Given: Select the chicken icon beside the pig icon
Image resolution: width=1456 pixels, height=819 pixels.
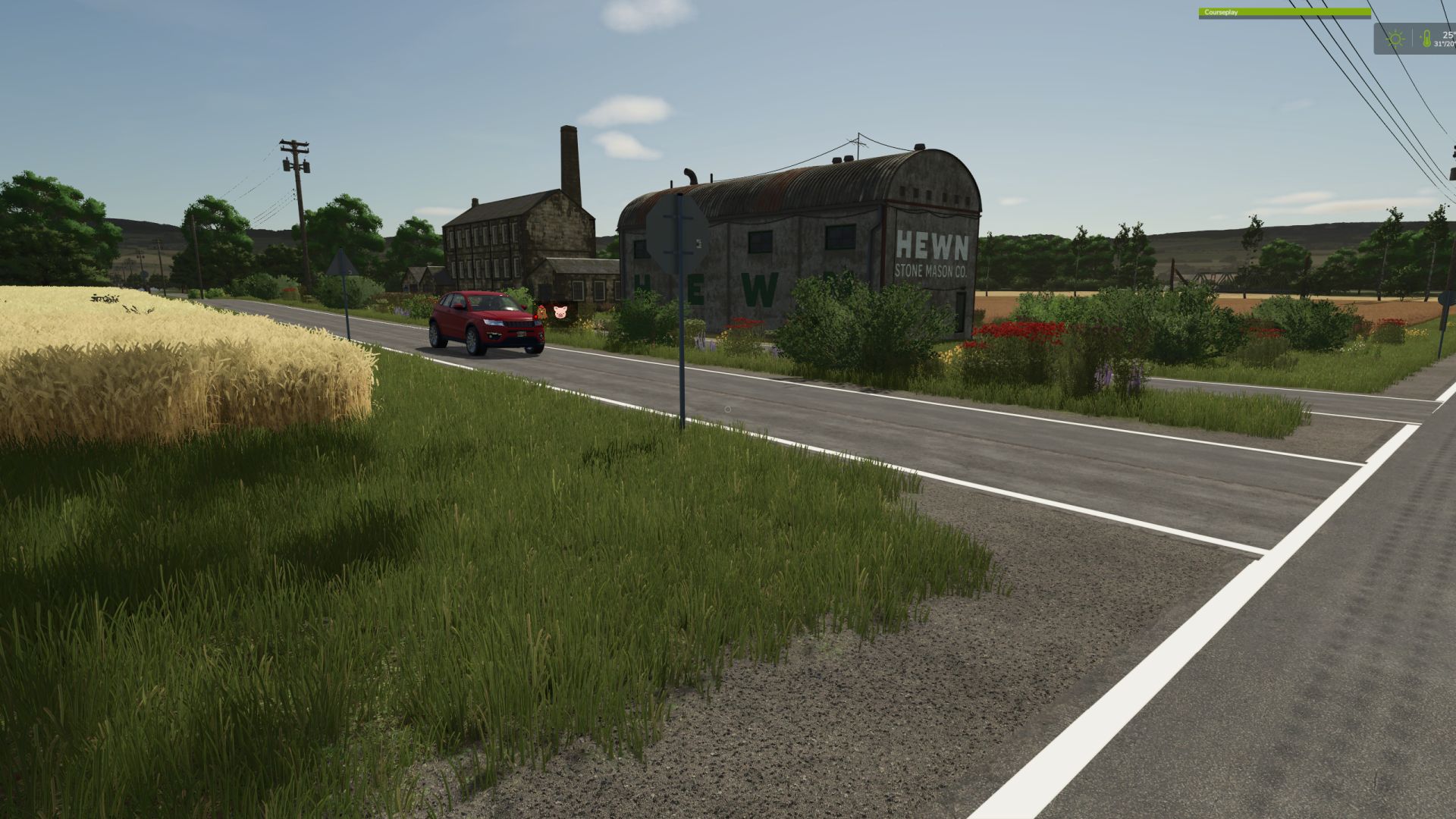Looking at the screenshot, I should (x=541, y=312).
